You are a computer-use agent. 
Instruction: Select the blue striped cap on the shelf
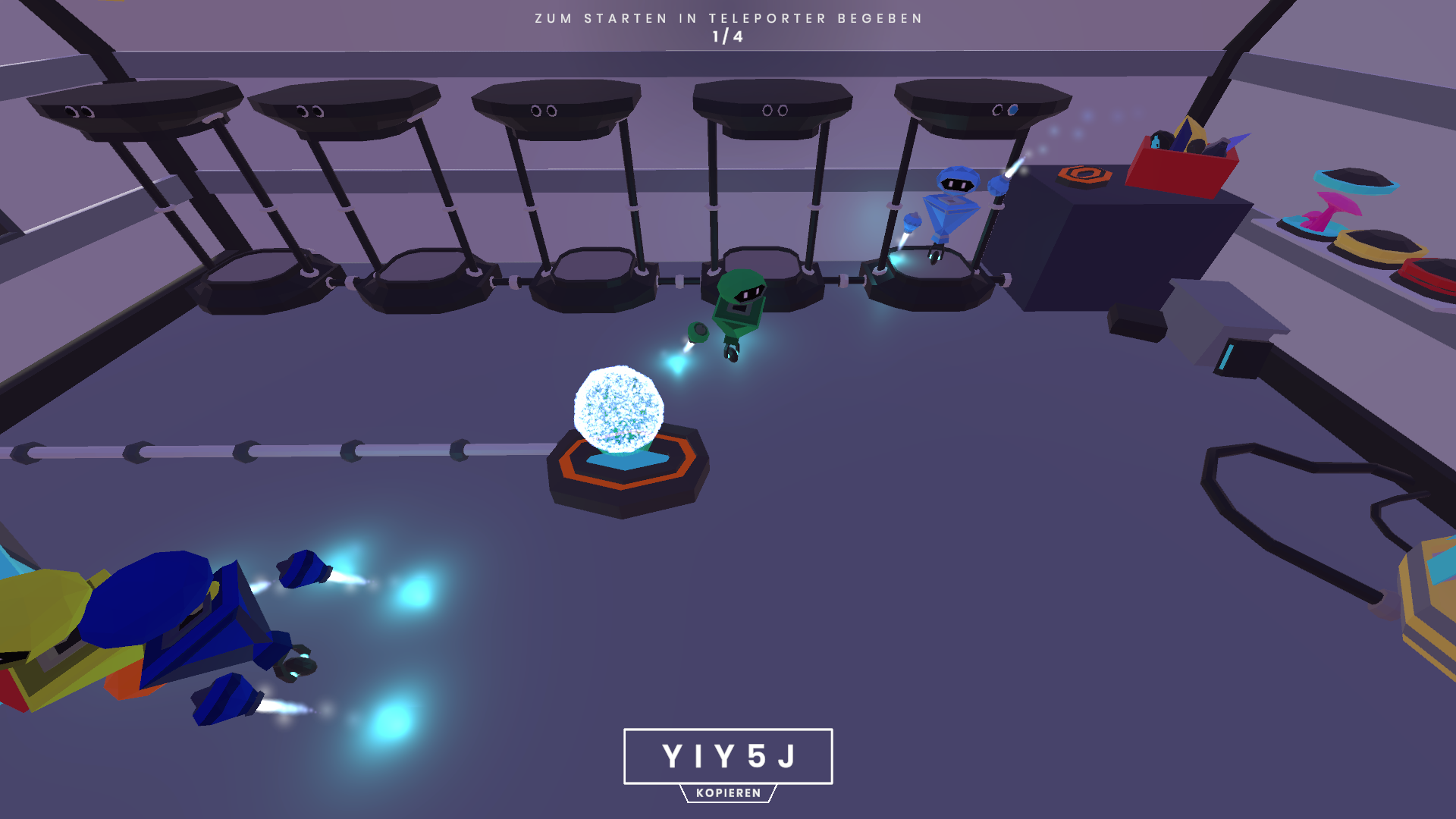click(x=1357, y=178)
